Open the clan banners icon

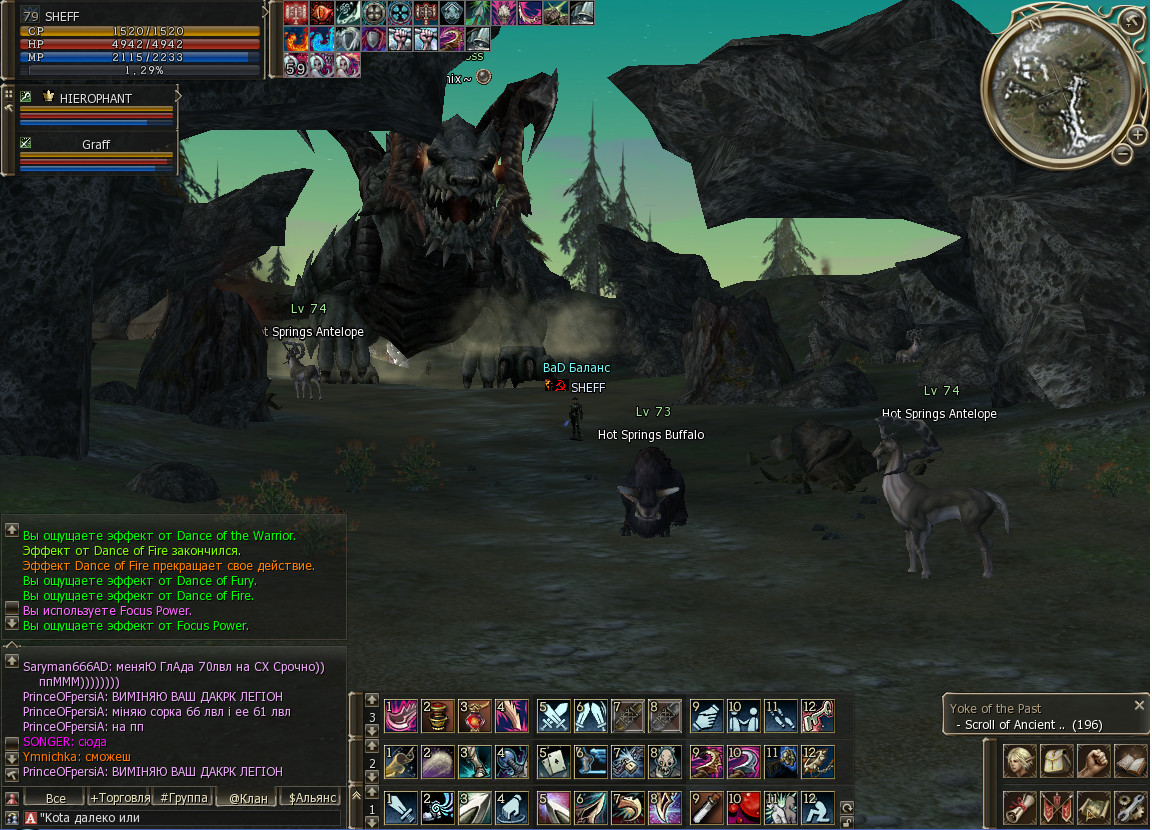(x=1057, y=806)
